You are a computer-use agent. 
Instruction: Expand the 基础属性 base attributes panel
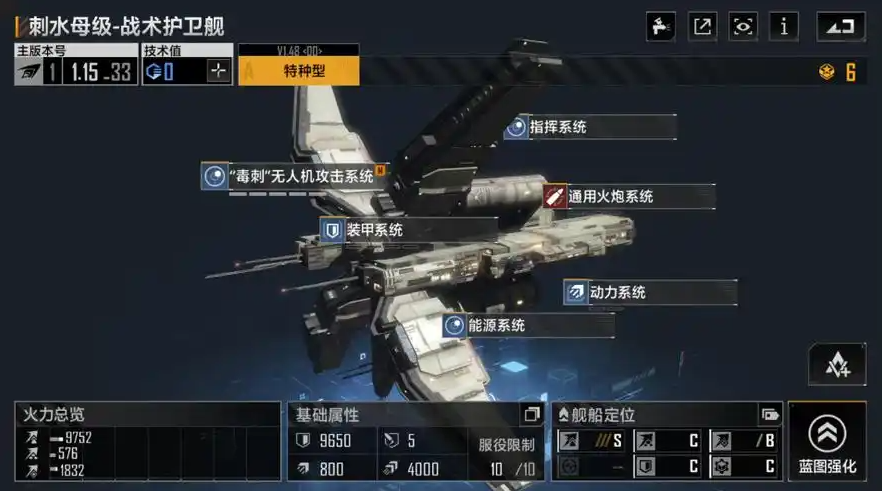[x=531, y=414]
